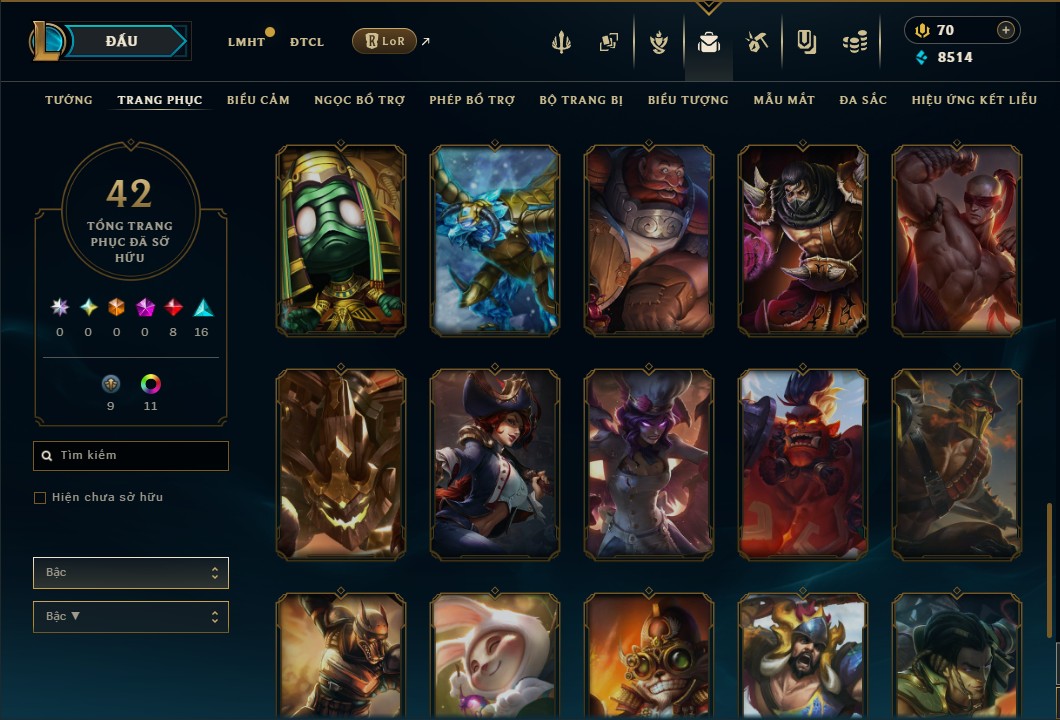Click the Tìm kiếm search field

(x=131, y=456)
